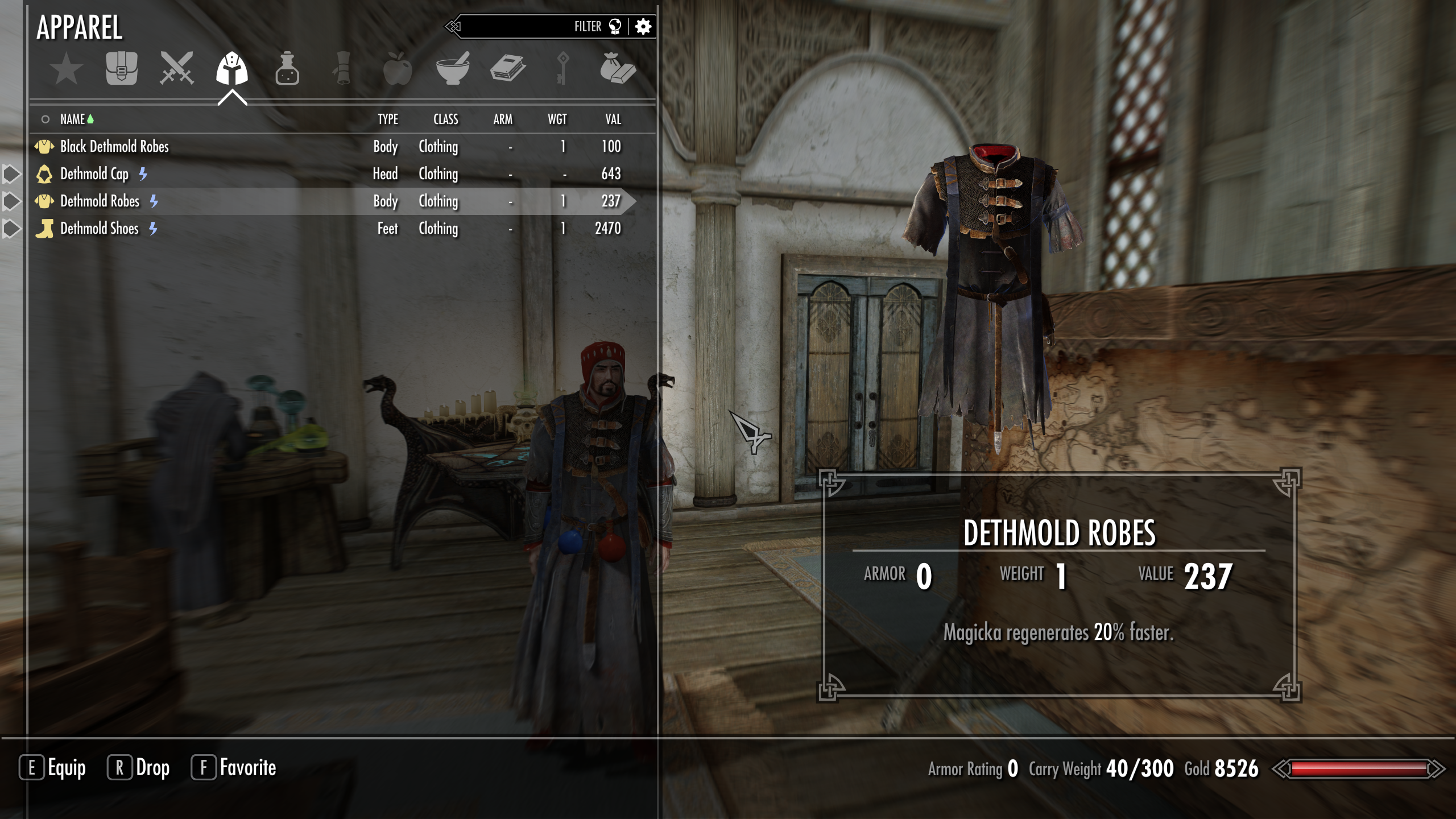Sort items by the VAL column
This screenshot has width=1456, height=819.
(614, 119)
